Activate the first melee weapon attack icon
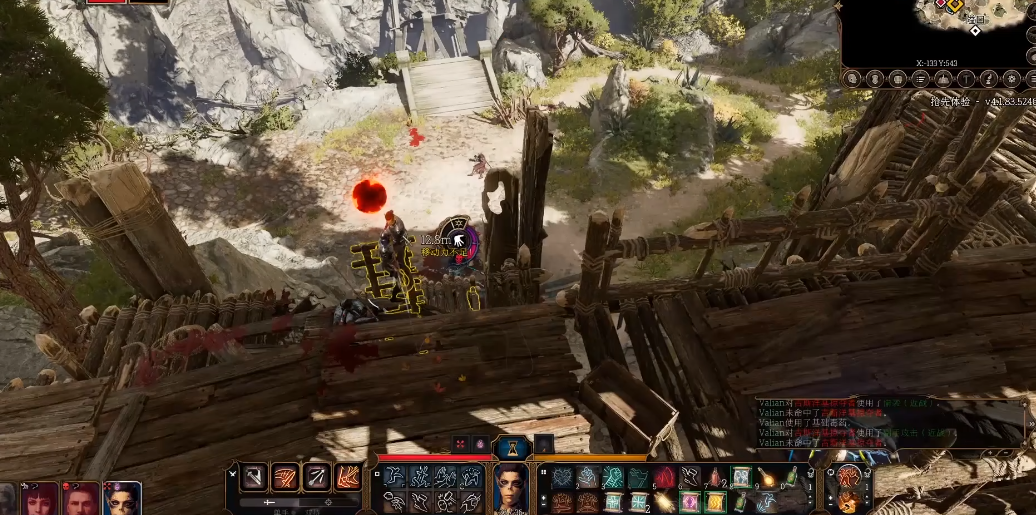Image resolution: width=1036 pixels, height=515 pixels. click(x=256, y=478)
